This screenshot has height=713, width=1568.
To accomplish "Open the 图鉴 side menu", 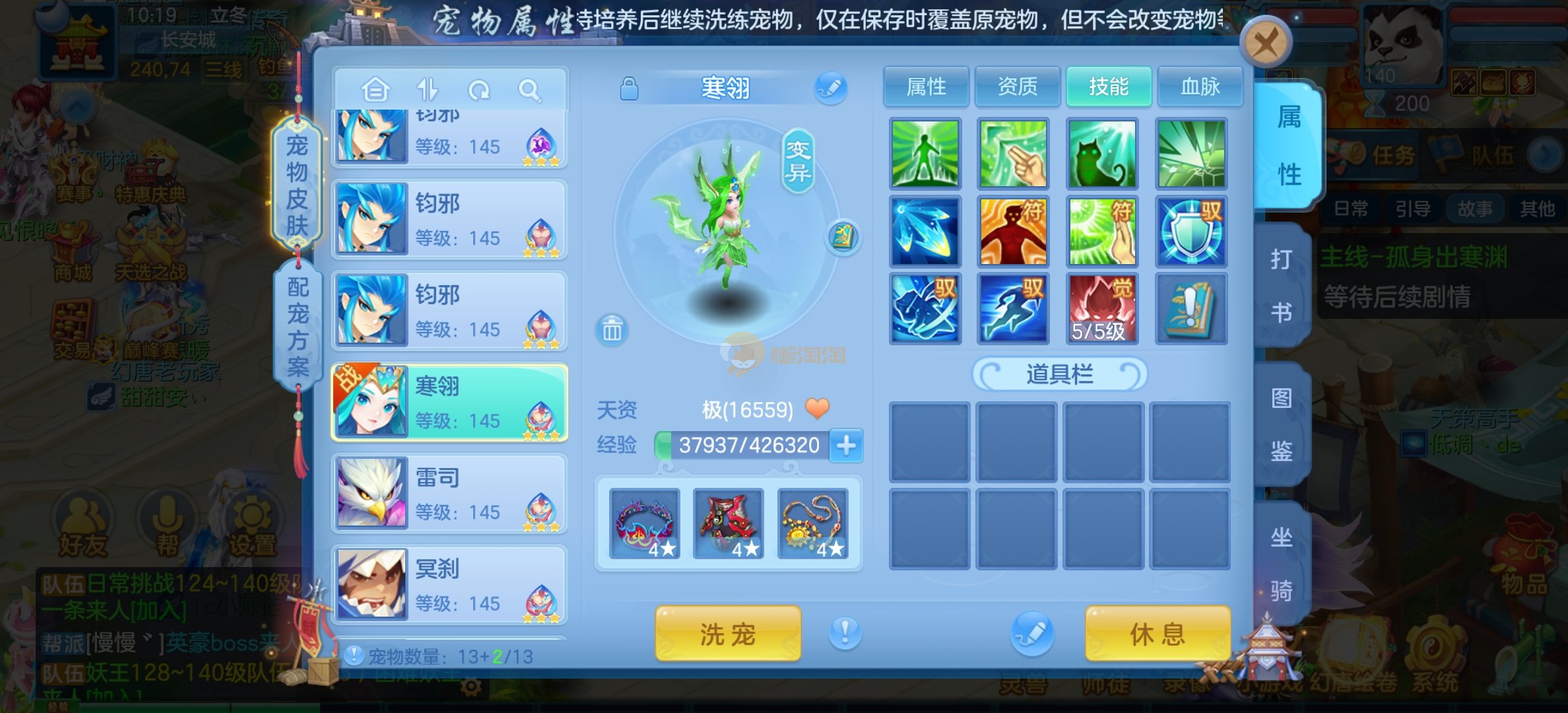I will click(1282, 424).
